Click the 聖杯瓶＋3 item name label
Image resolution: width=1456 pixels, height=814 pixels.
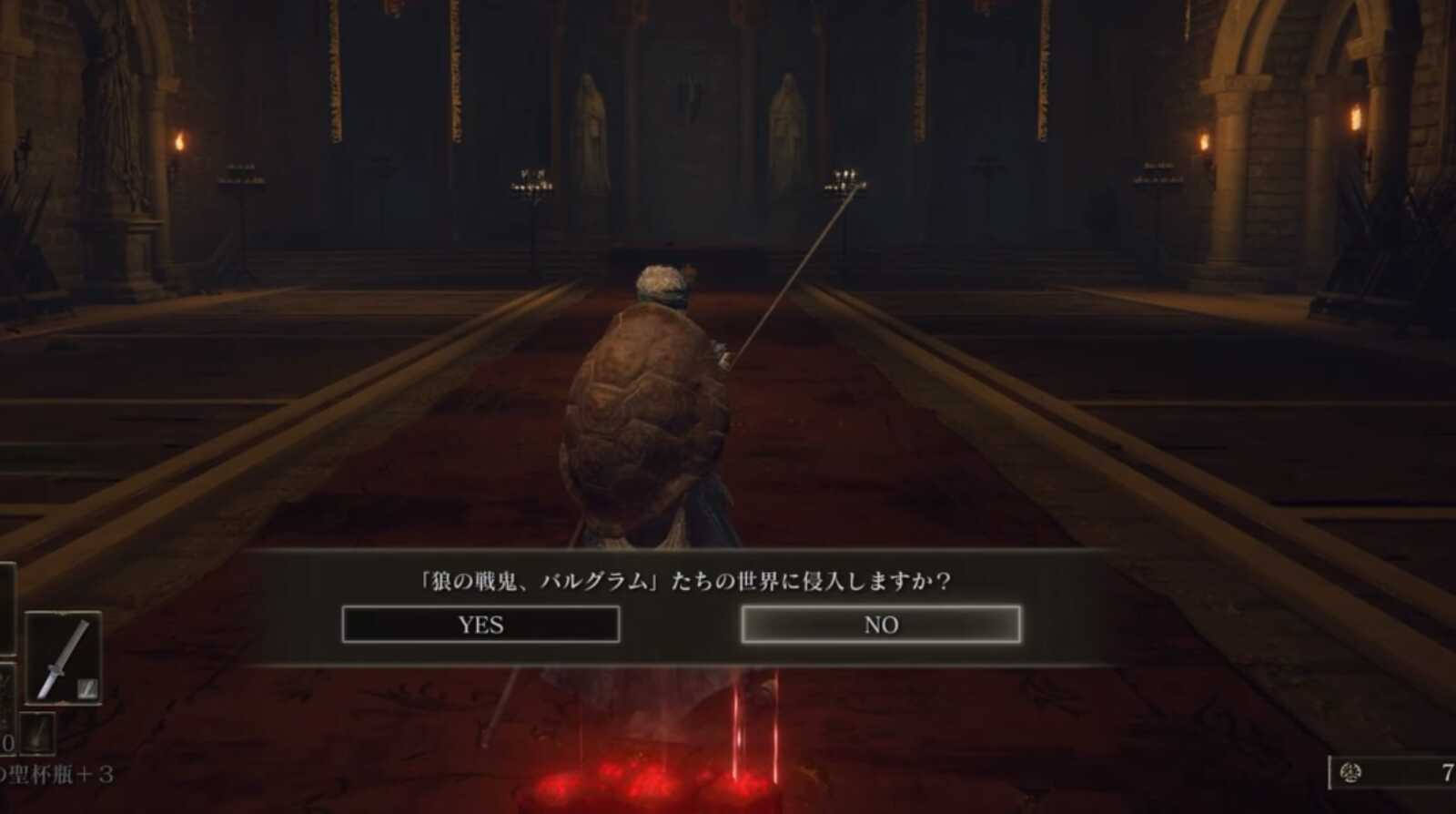pyautogui.click(x=56, y=772)
